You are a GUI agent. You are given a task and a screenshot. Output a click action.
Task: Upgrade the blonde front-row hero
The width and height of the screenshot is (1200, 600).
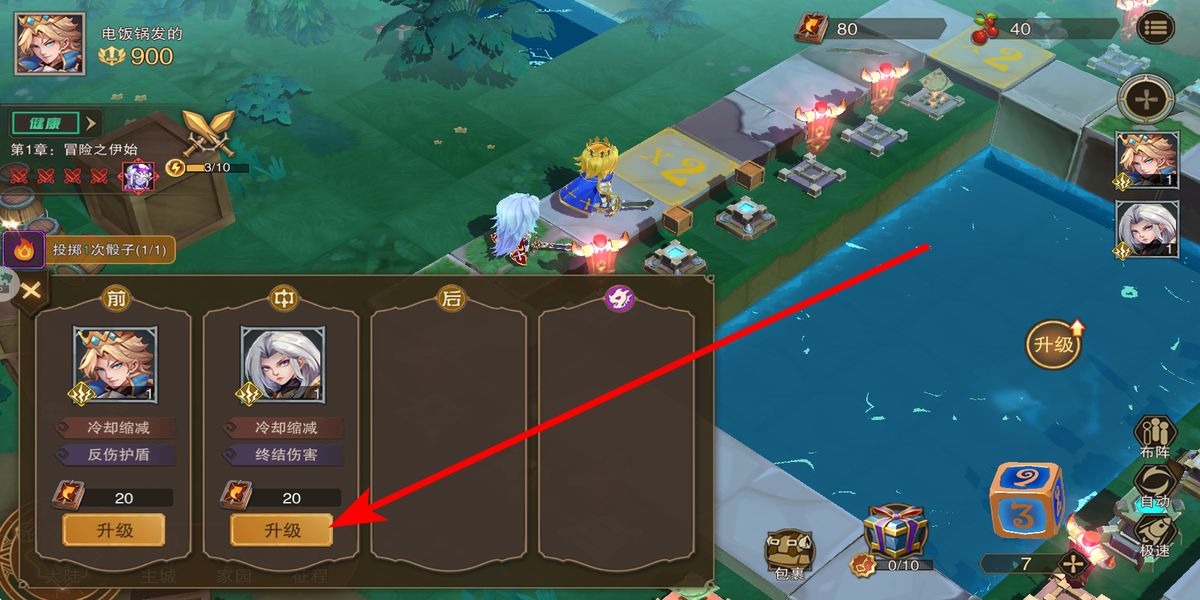(x=114, y=530)
